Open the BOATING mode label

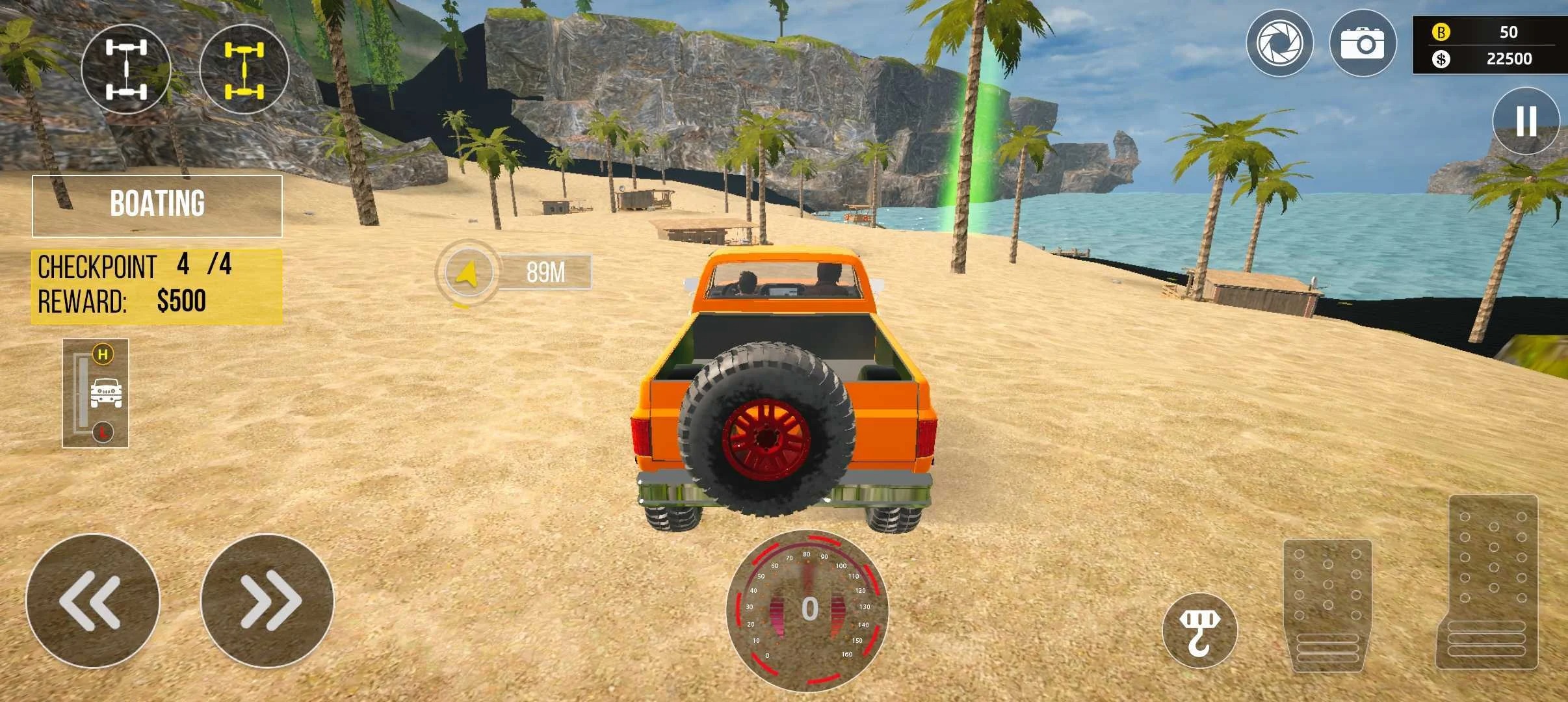pos(157,205)
